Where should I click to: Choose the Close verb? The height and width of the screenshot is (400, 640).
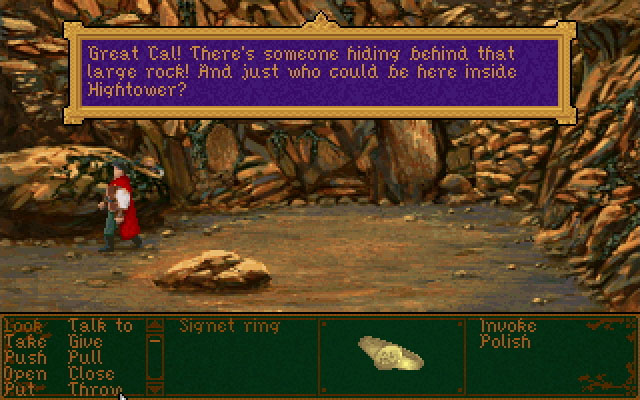(x=91, y=373)
